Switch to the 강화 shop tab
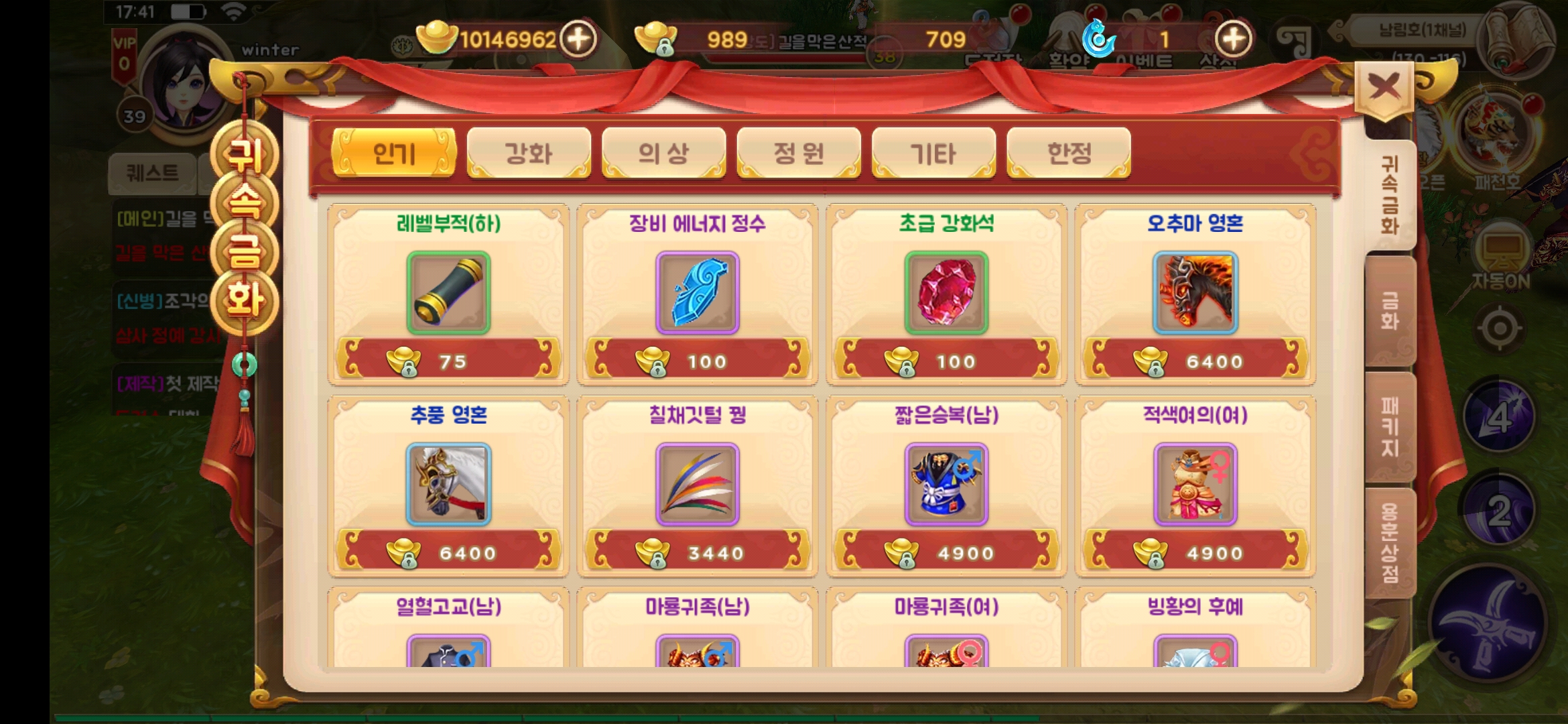This screenshot has height=724, width=1568. tap(528, 153)
